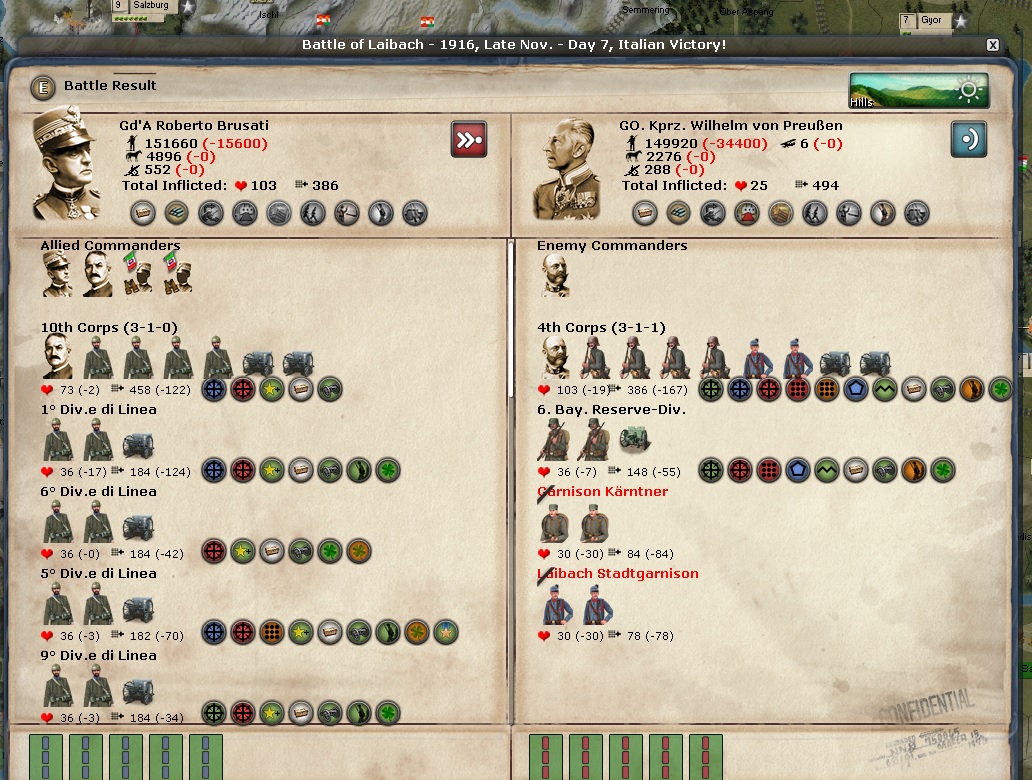Click the blue defensive posture icon
Screen dimensions: 1032x780
[x=968, y=139]
